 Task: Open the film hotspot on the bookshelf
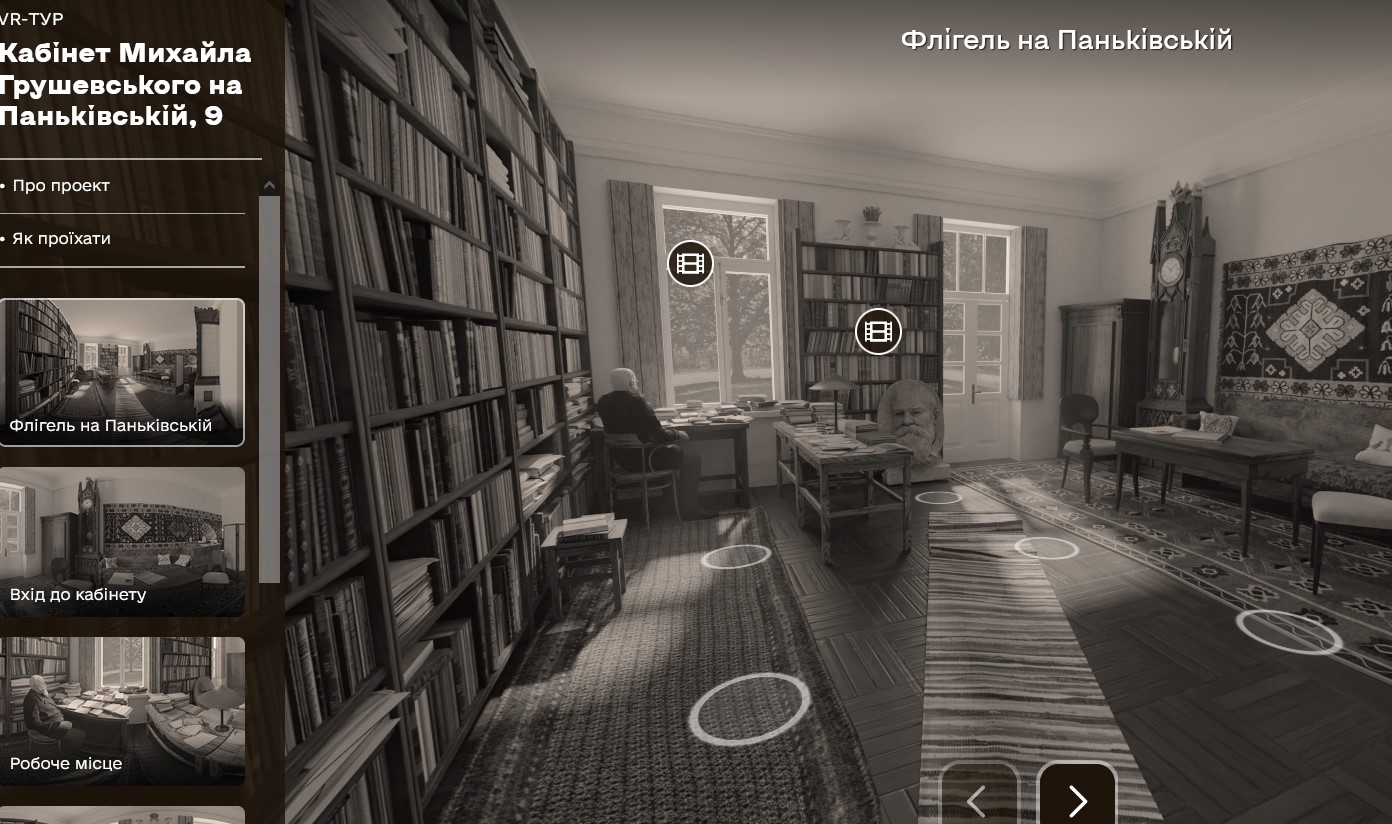(878, 331)
